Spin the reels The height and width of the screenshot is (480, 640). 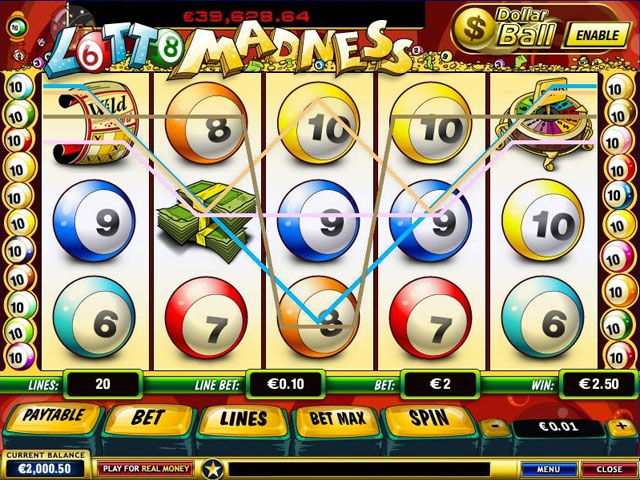(430, 418)
